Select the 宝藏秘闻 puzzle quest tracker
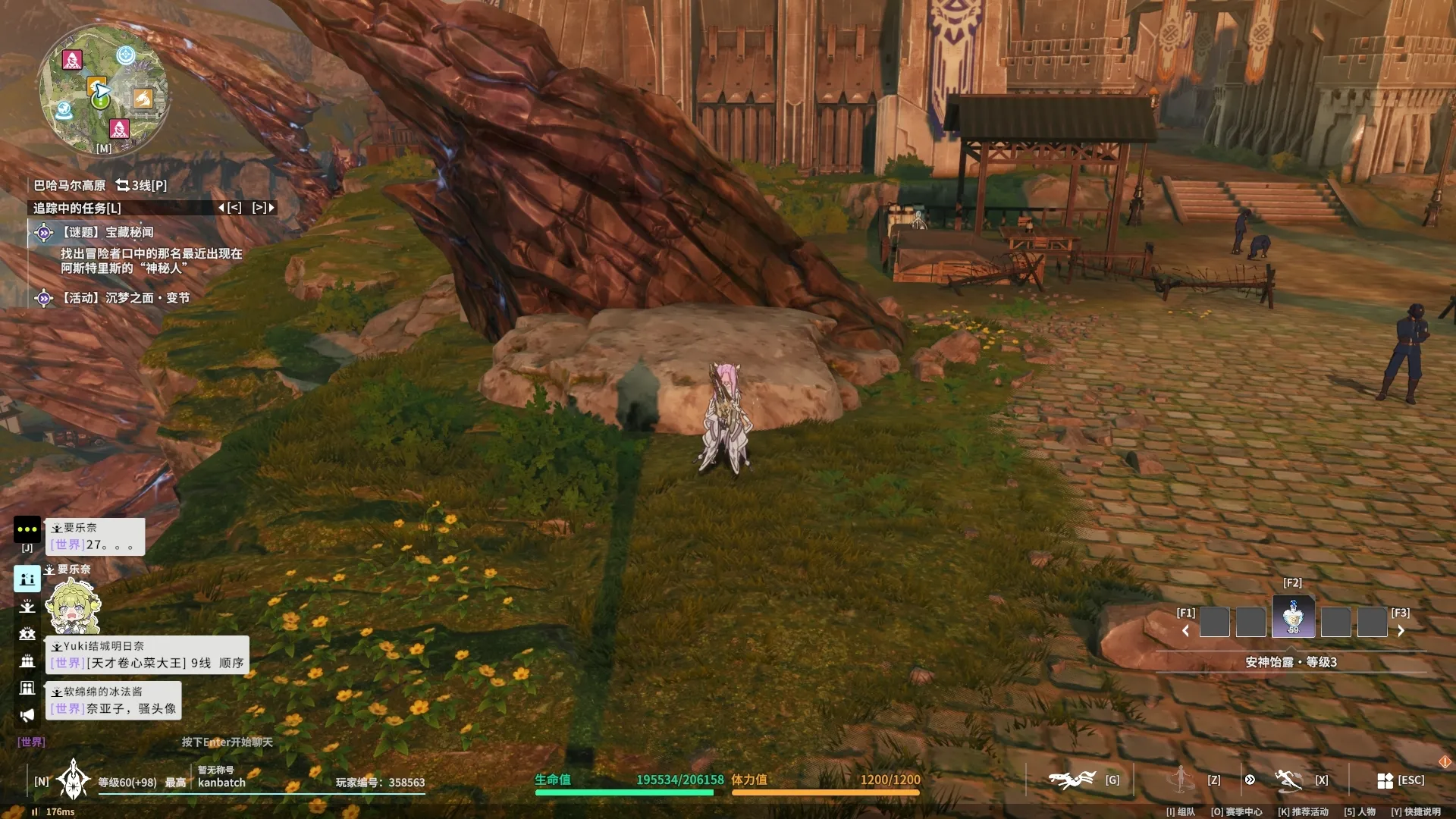 pos(129,232)
